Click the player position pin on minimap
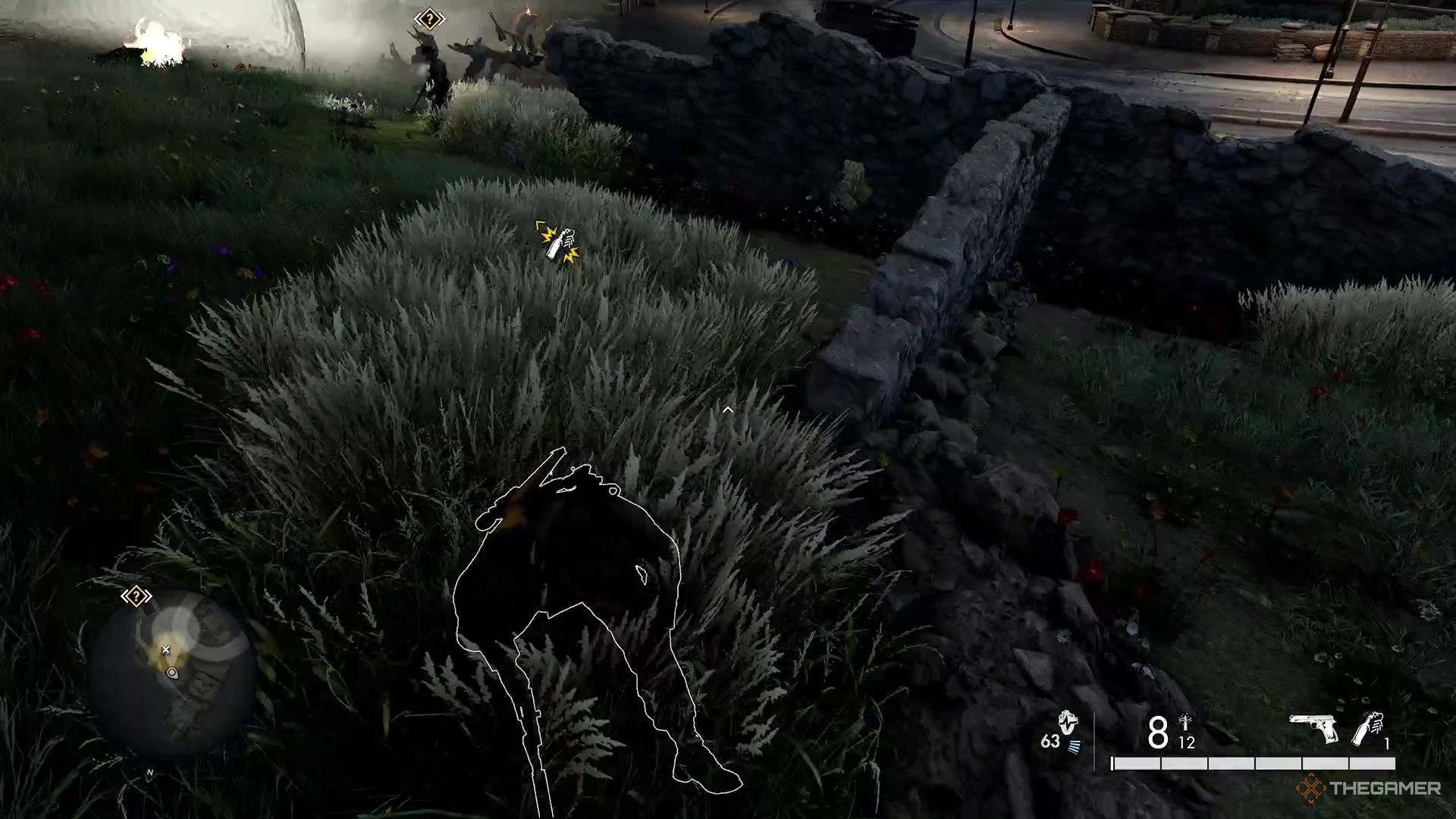This screenshot has width=1456, height=819. (172, 673)
